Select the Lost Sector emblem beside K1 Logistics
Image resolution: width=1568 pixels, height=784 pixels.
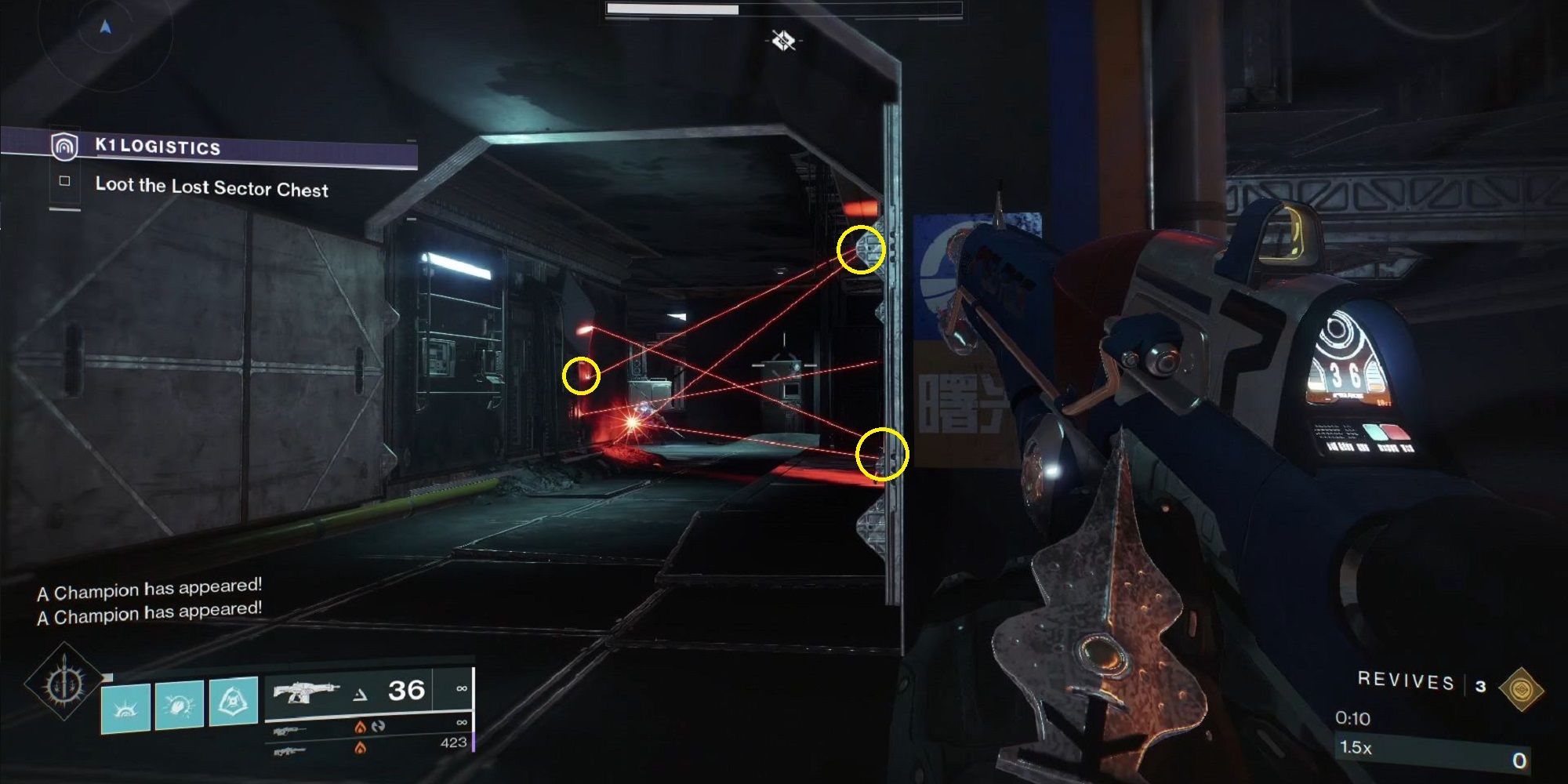click(x=65, y=147)
